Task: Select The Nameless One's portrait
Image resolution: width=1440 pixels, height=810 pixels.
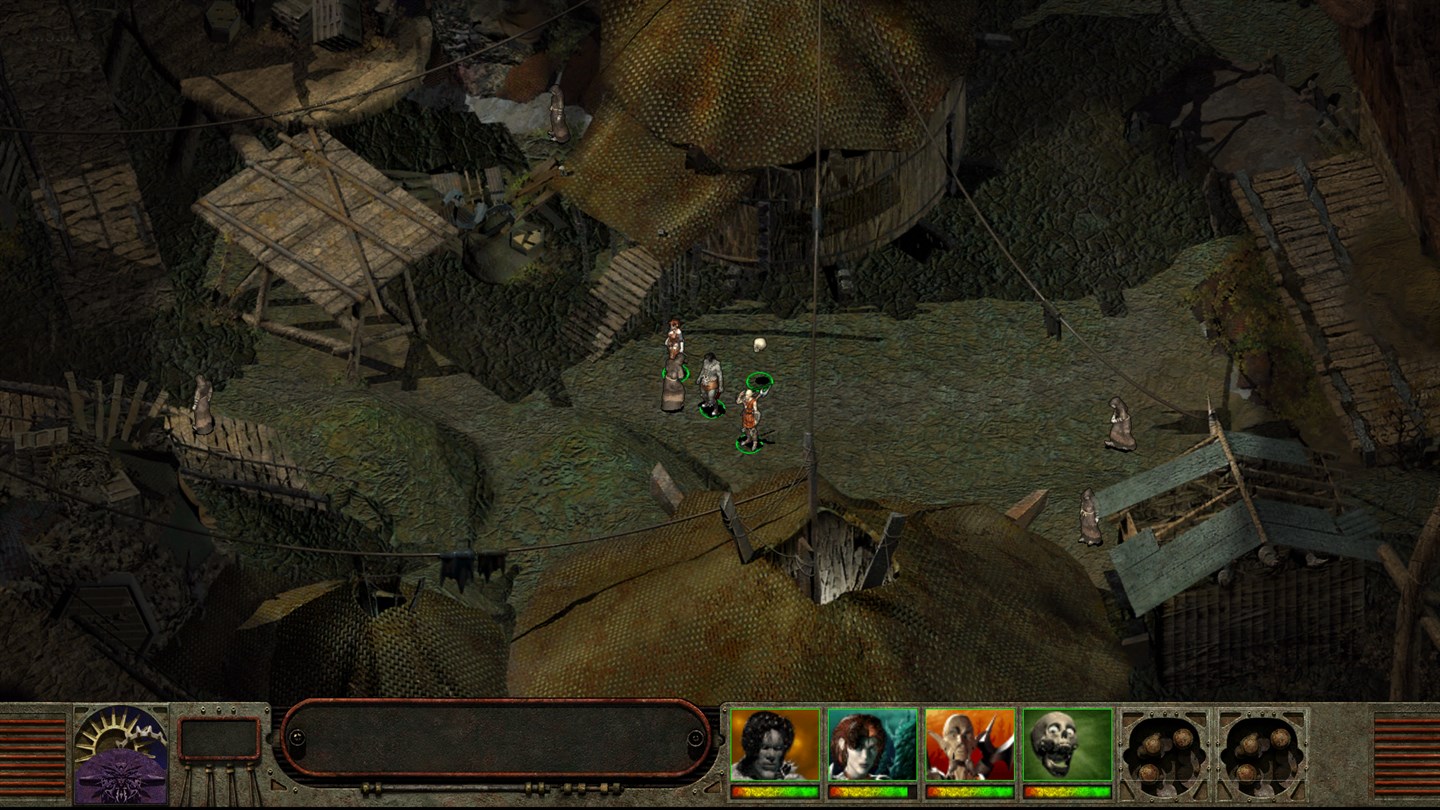Action: click(x=775, y=744)
